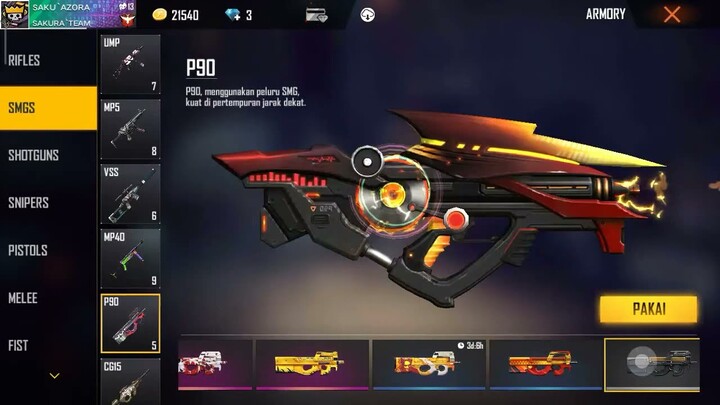Equip the skin with PAKAI button
720x405 pixels.
point(648,308)
